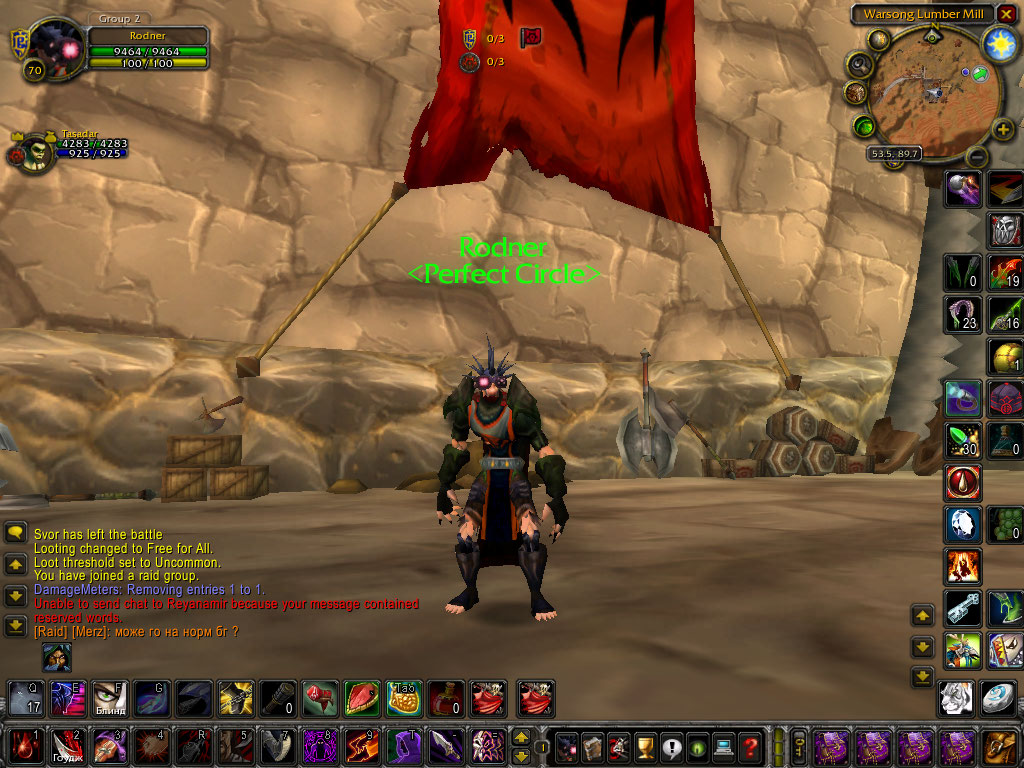
Task: Open the main backpack bag slot
Action: coord(1002,747)
